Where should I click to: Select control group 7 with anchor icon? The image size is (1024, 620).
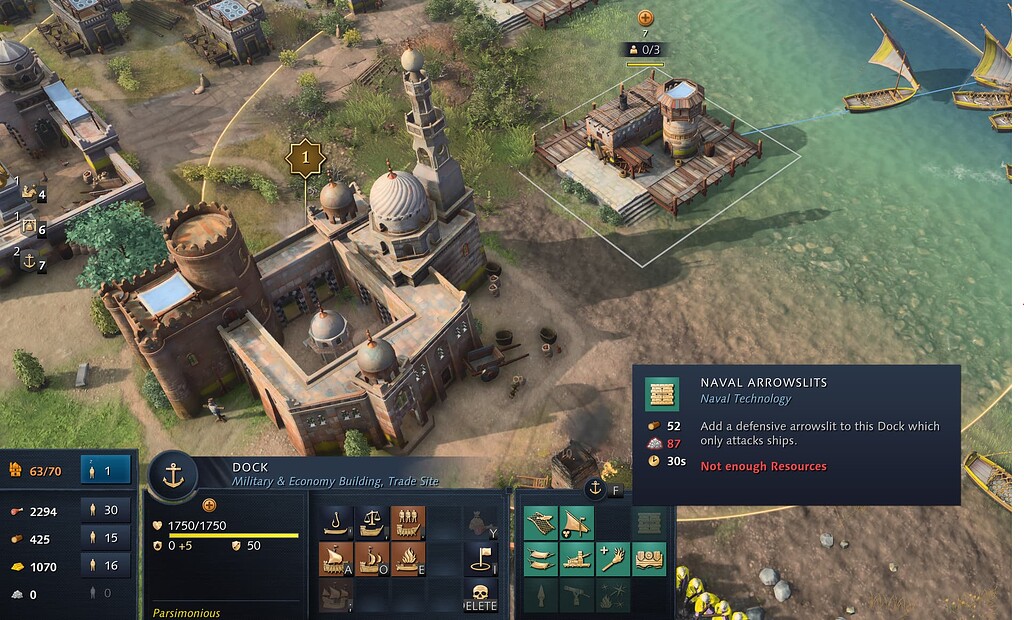(32, 262)
